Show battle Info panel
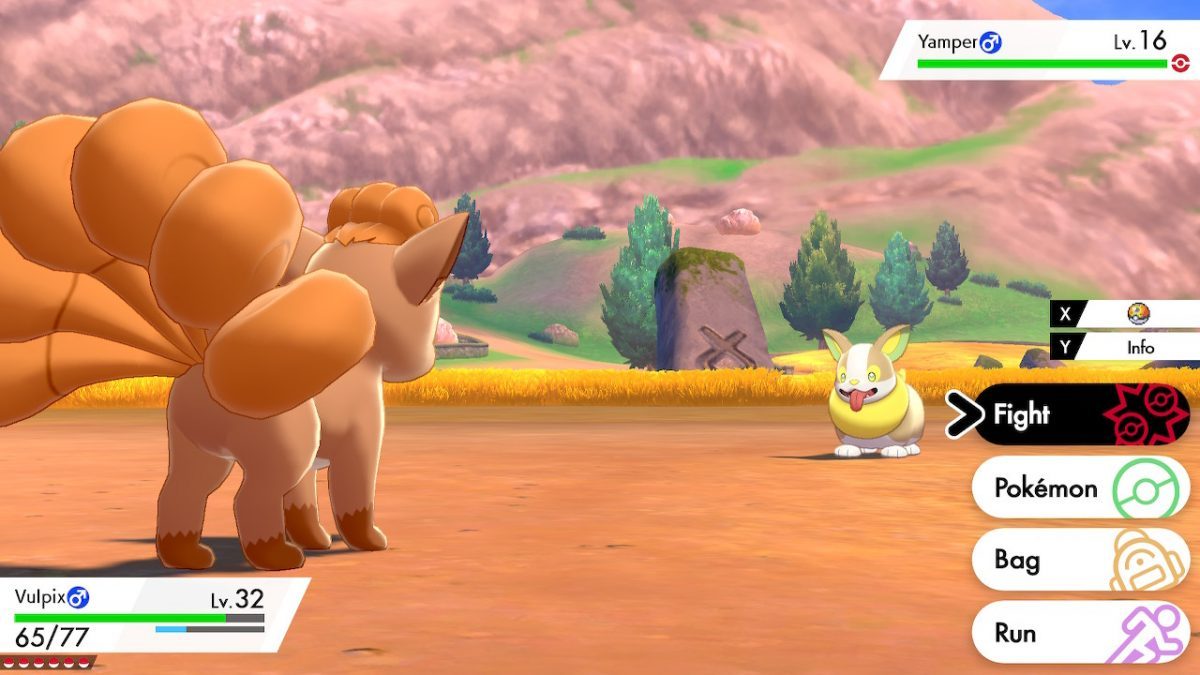The image size is (1200, 675). pos(1138,347)
